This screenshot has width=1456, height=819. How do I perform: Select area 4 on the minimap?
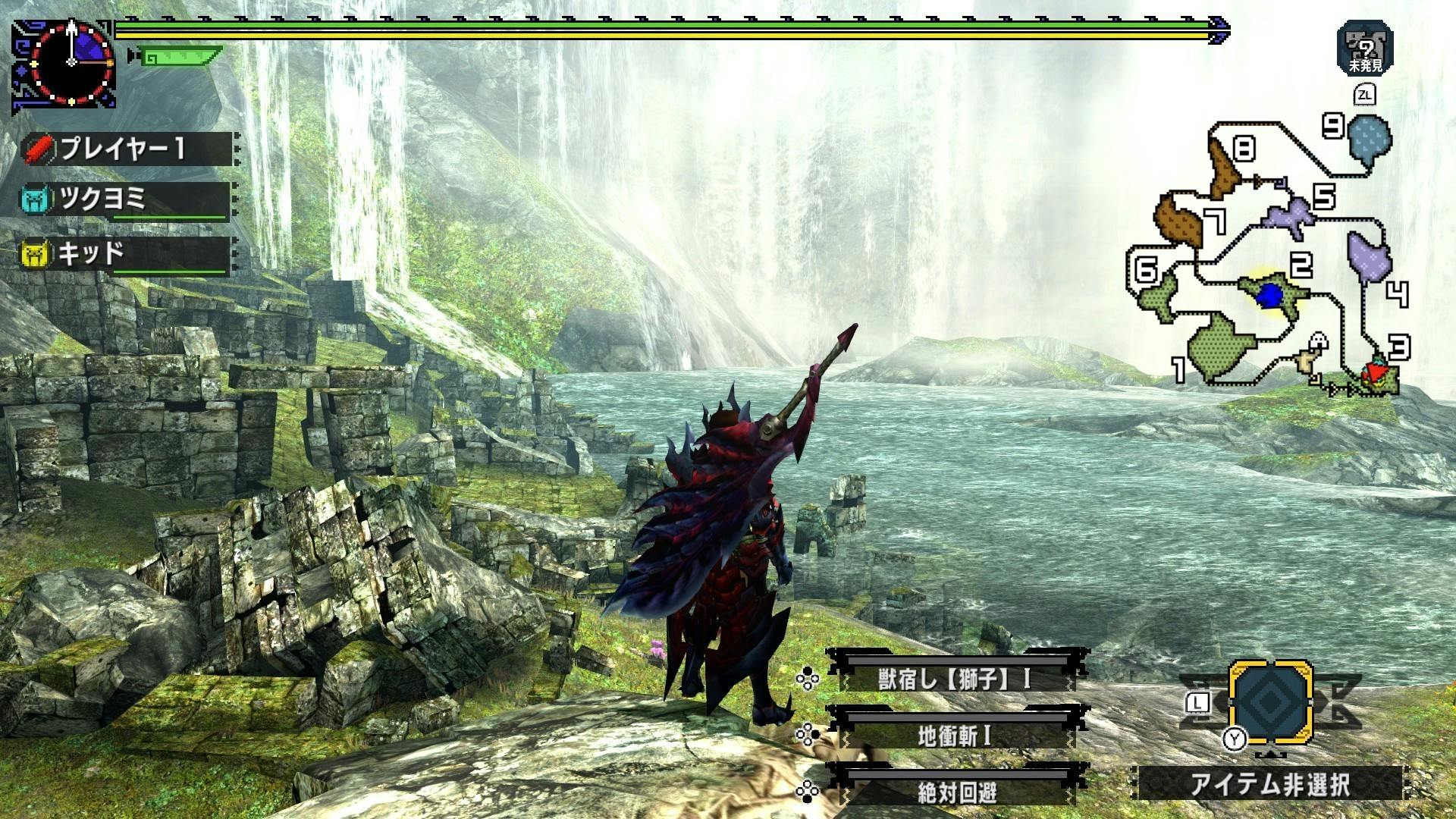click(x=1369, y=258)
